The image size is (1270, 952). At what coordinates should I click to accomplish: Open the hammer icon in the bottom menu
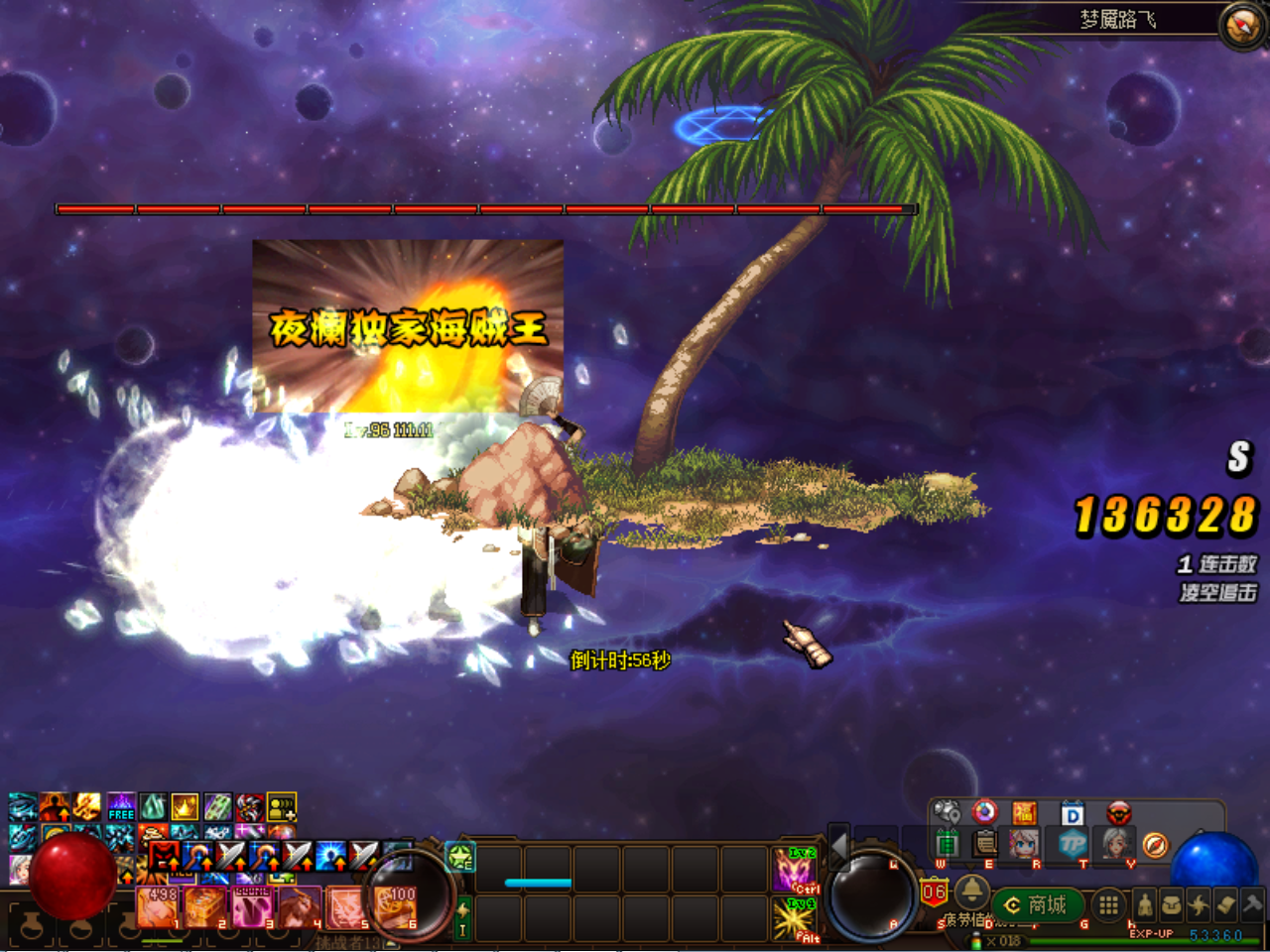[1251, 904]
